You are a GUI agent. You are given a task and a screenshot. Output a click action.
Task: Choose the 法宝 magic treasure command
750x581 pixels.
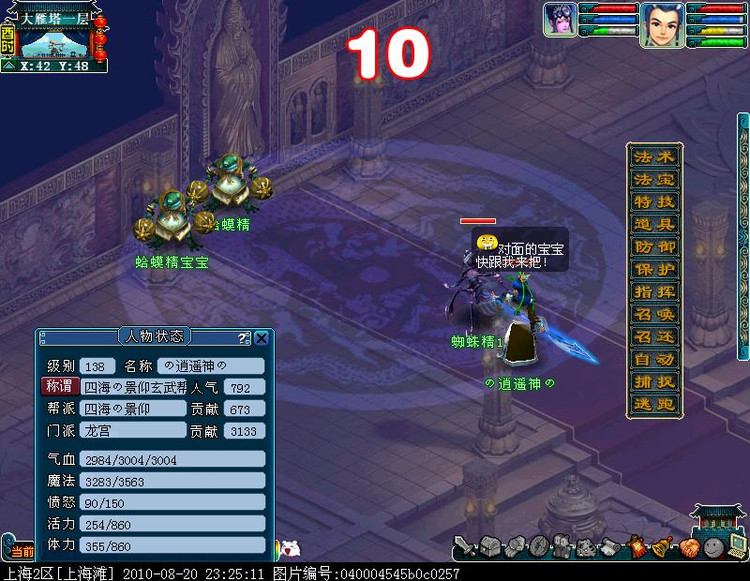655,180
